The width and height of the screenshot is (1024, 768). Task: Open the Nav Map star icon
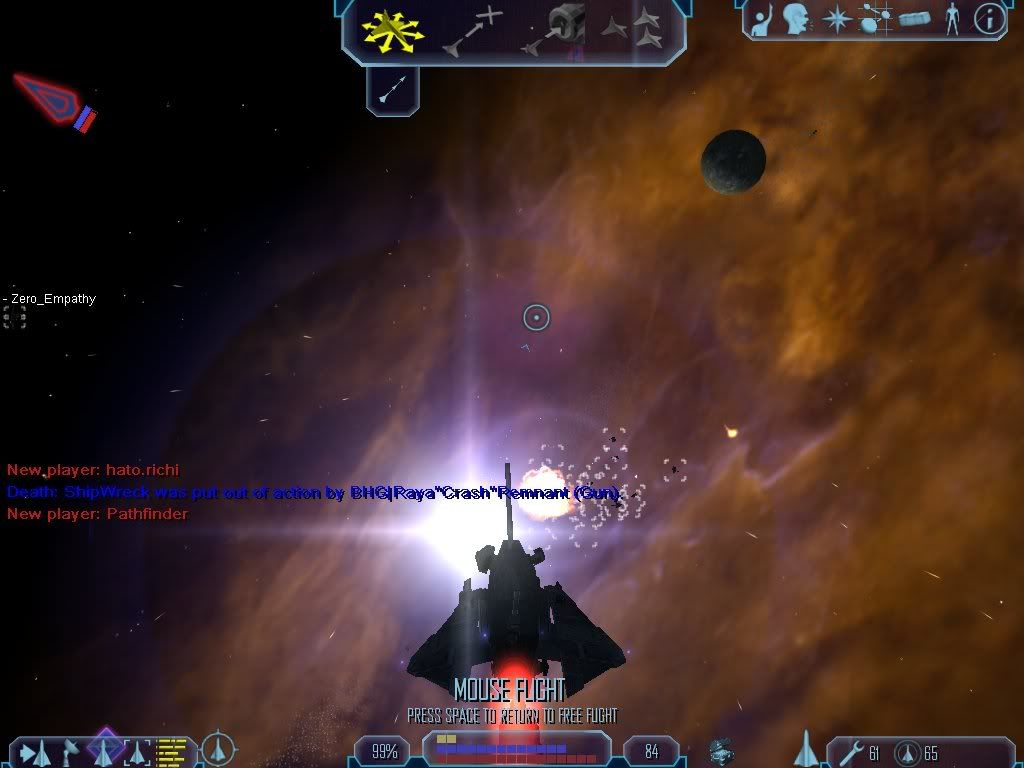[x=836, y=18]
